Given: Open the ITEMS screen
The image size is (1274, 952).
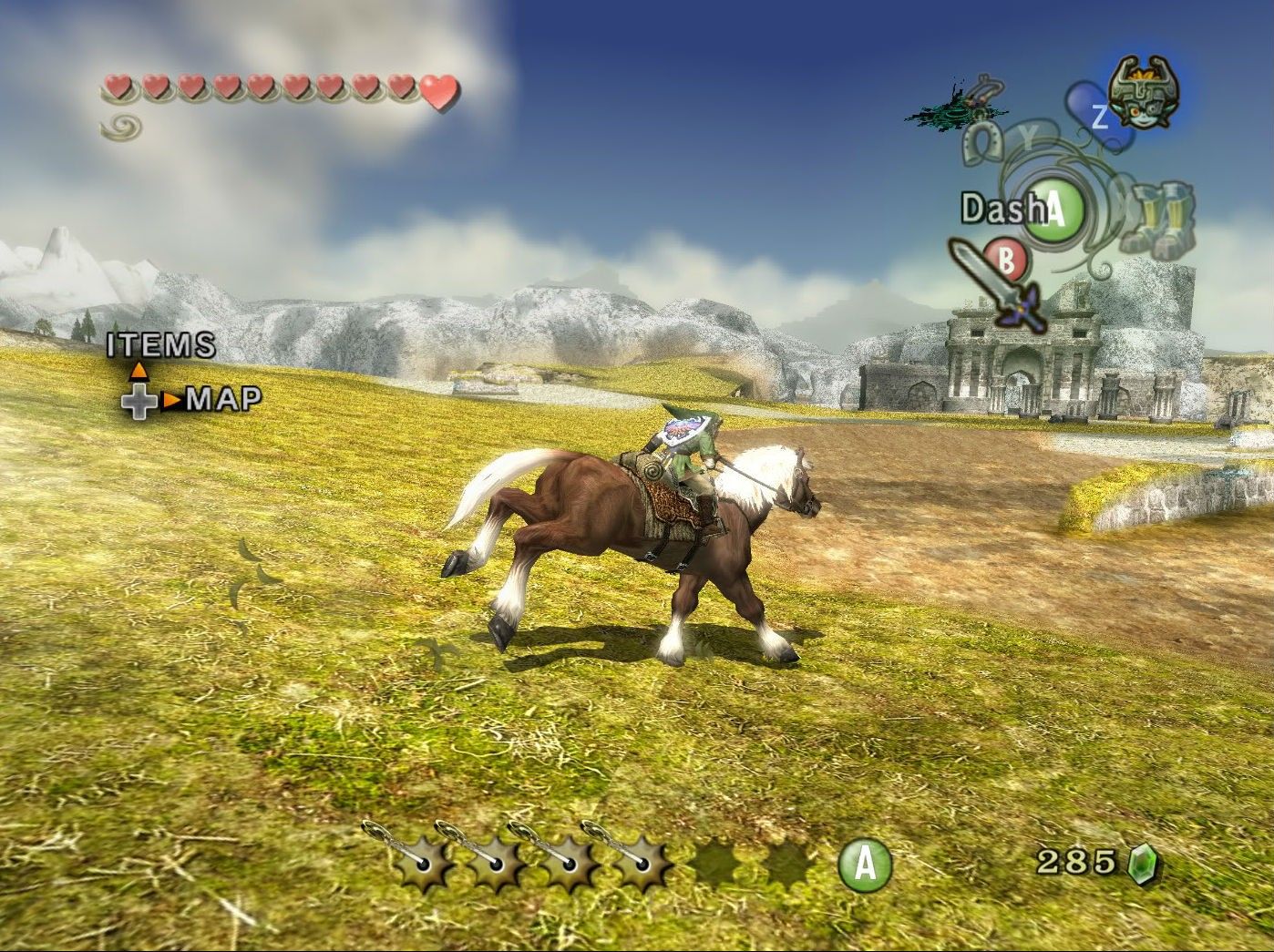Looking at the screenshot, I should (161, 345).
